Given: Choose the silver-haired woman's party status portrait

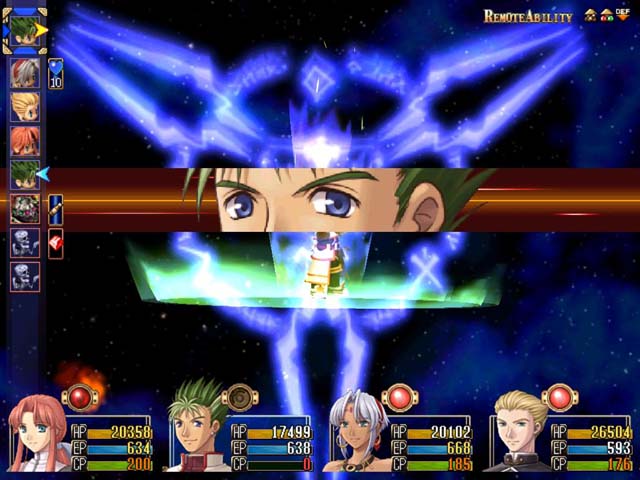Looking at the screenshot, I should pyautogui.click(x=358, y=435).
